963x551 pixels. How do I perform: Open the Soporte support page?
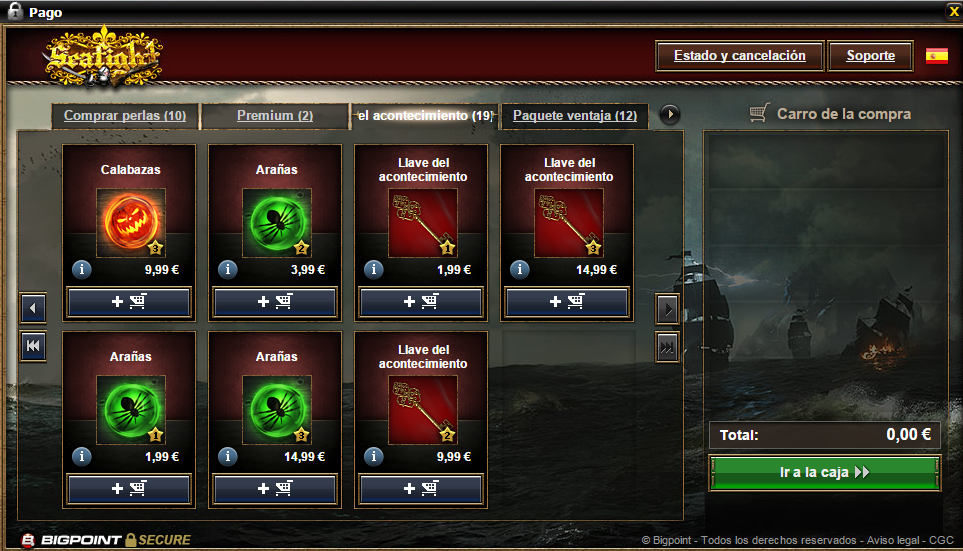[870, 56]
